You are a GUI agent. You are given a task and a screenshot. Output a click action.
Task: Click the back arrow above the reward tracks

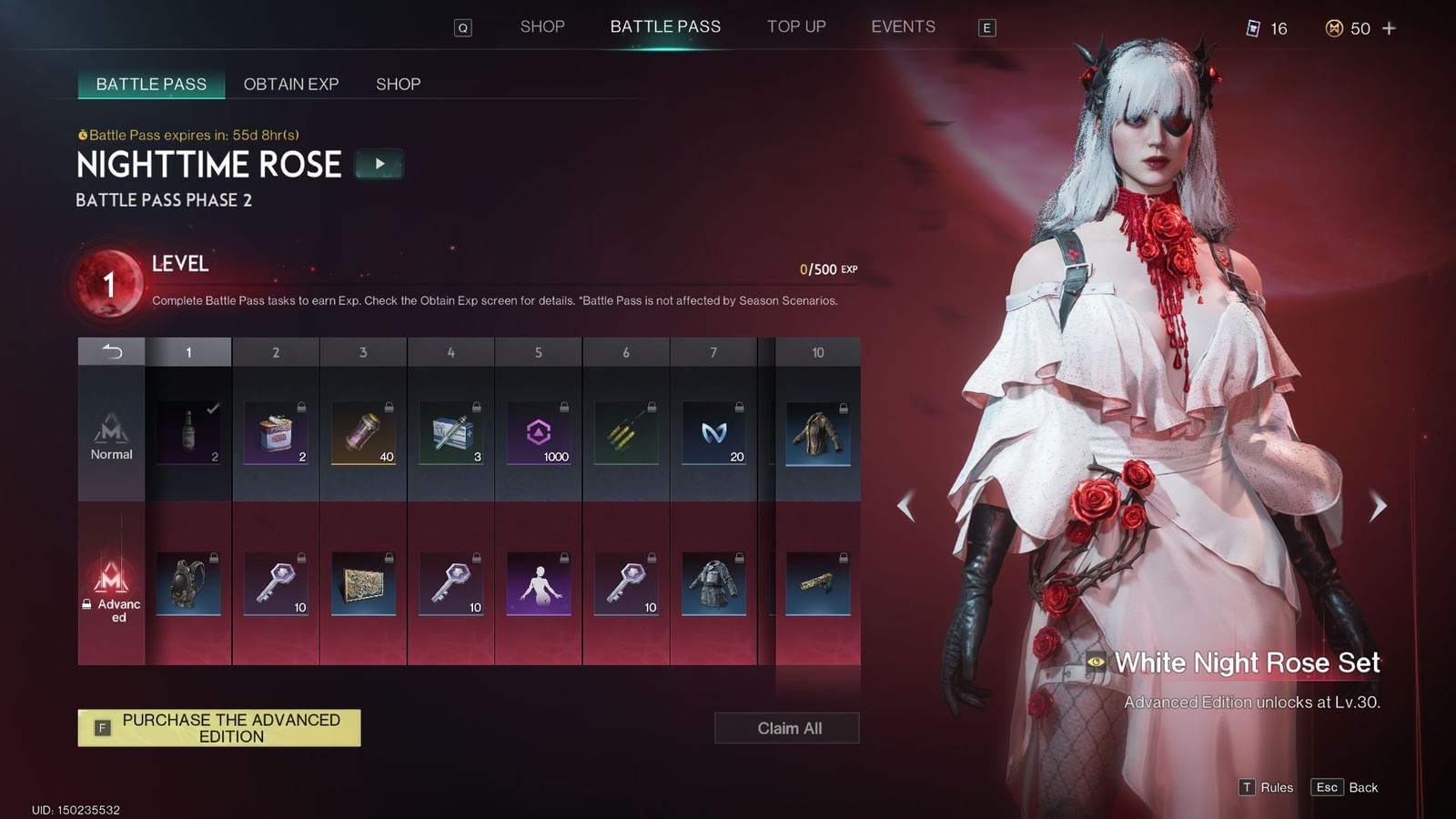click(x=111, y=351)
